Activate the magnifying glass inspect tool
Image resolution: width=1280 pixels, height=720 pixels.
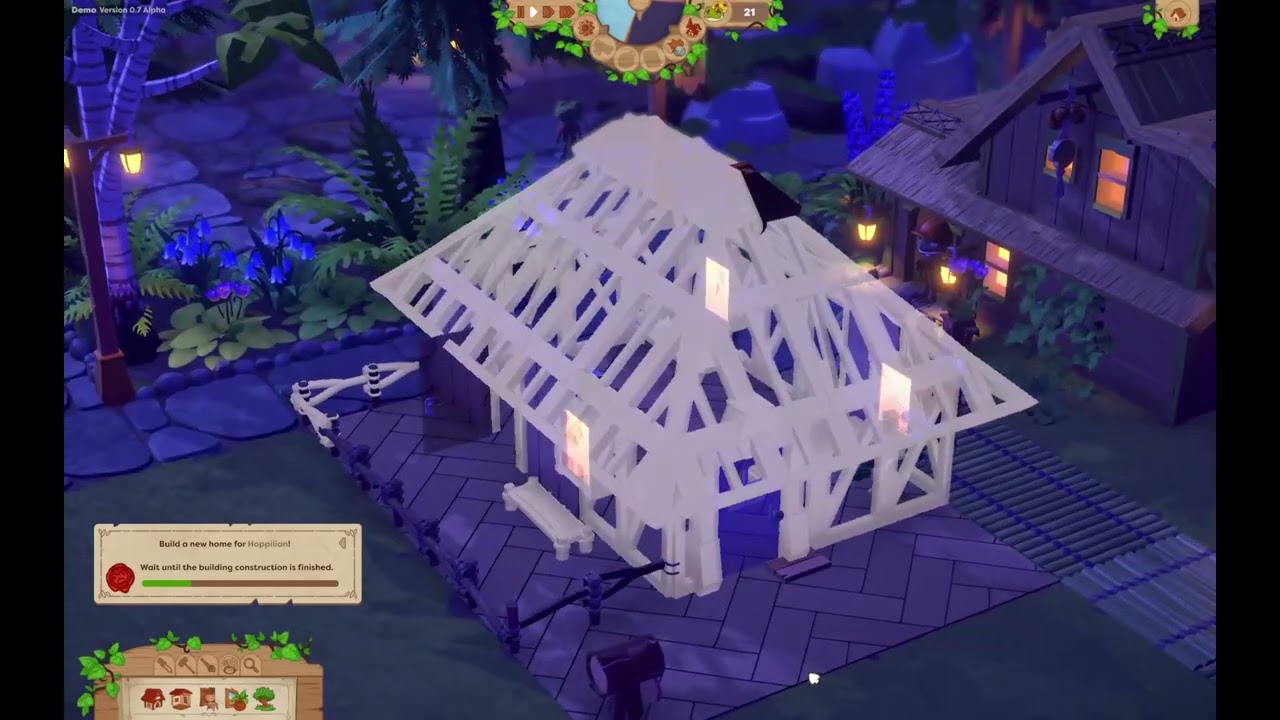[250, 665]
